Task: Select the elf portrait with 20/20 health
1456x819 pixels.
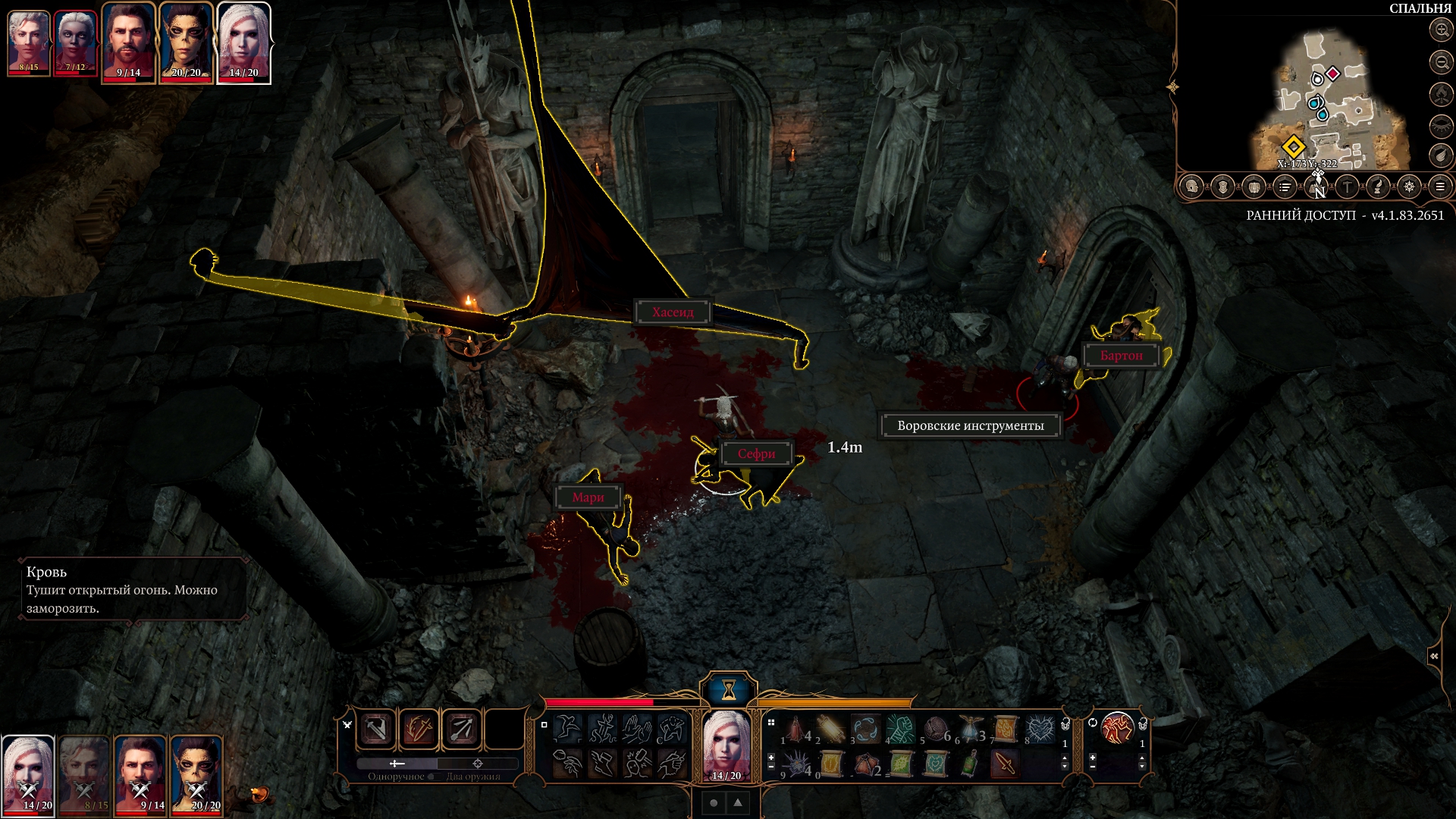Action: [x=186, y=42]
